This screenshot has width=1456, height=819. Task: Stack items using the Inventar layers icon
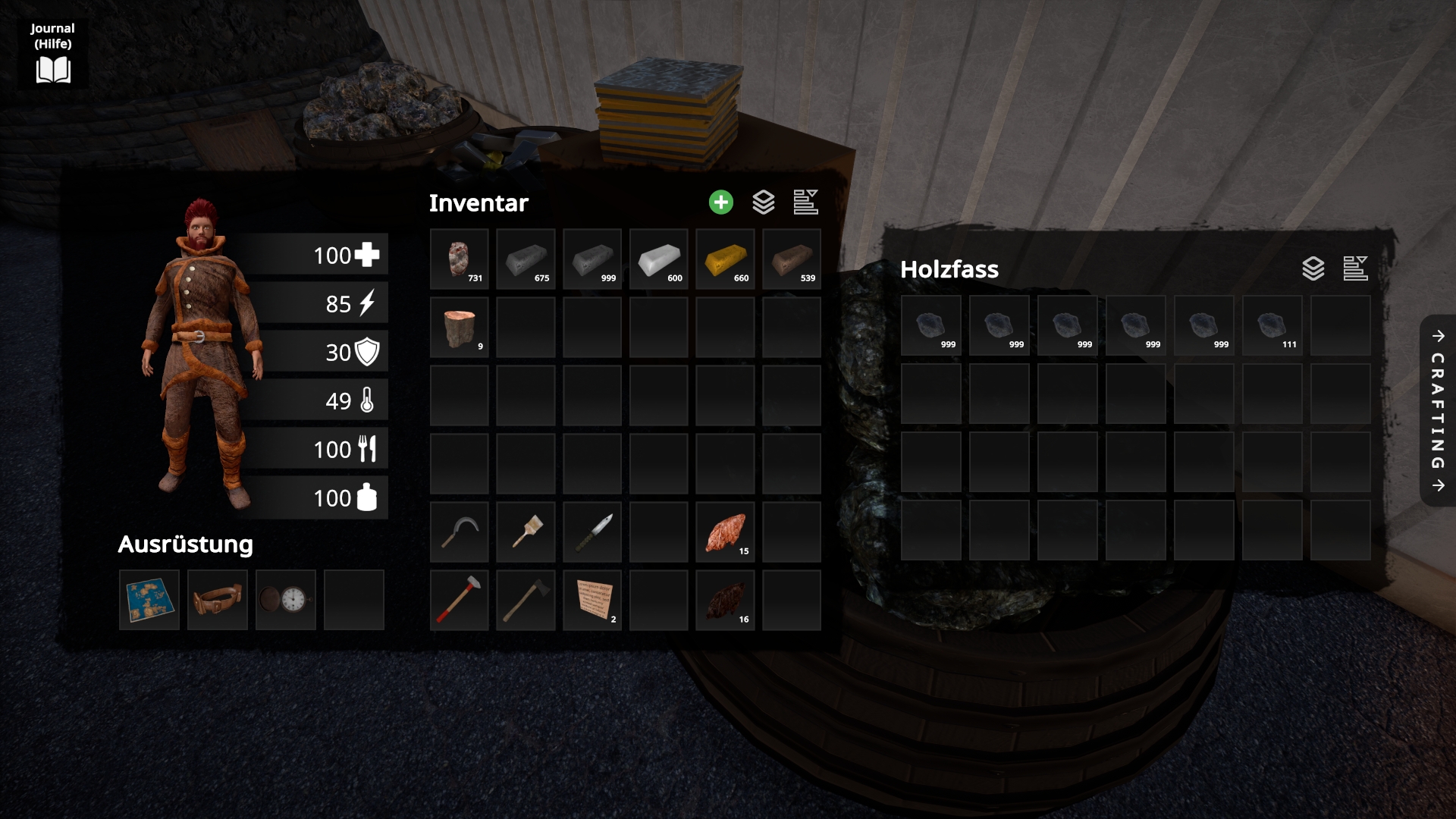point(763,202)
